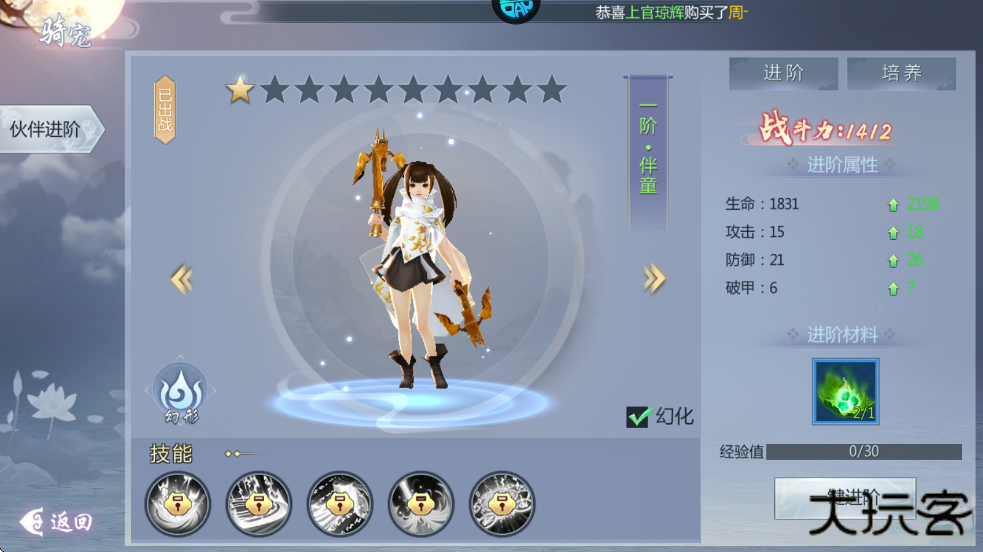The height and width of the screenshot is (552, 983).
Task: Tap the 已出战 deployed badge
Action: [165, 110]
